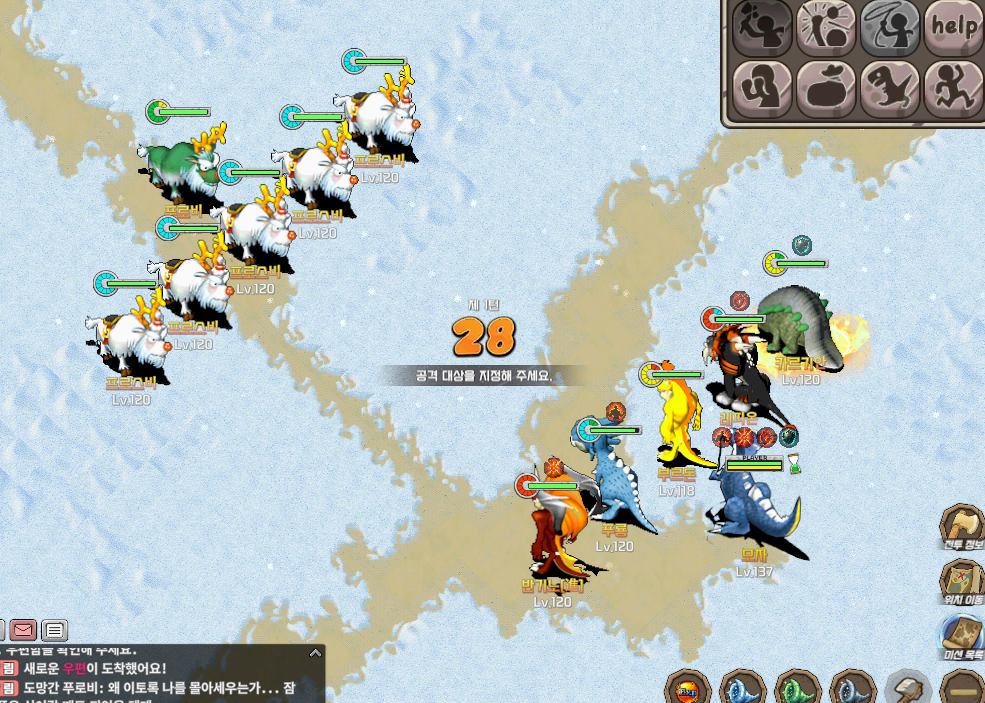Screen dimensions: 985x703
Task: Click the stone hammer icon
Action: point(908,690)
